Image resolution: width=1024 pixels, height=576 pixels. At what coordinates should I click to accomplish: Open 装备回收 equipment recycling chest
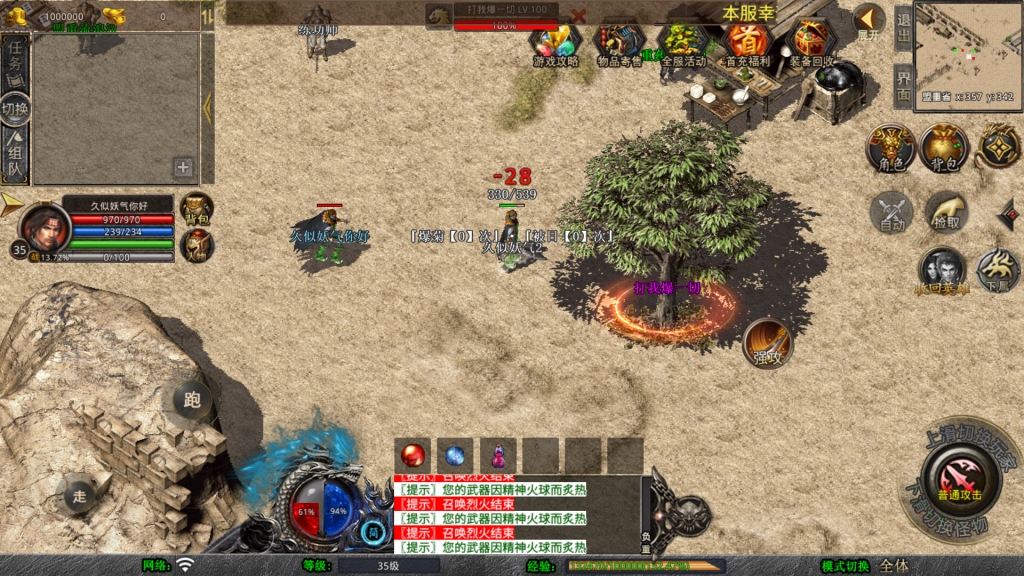coord(811,44)
